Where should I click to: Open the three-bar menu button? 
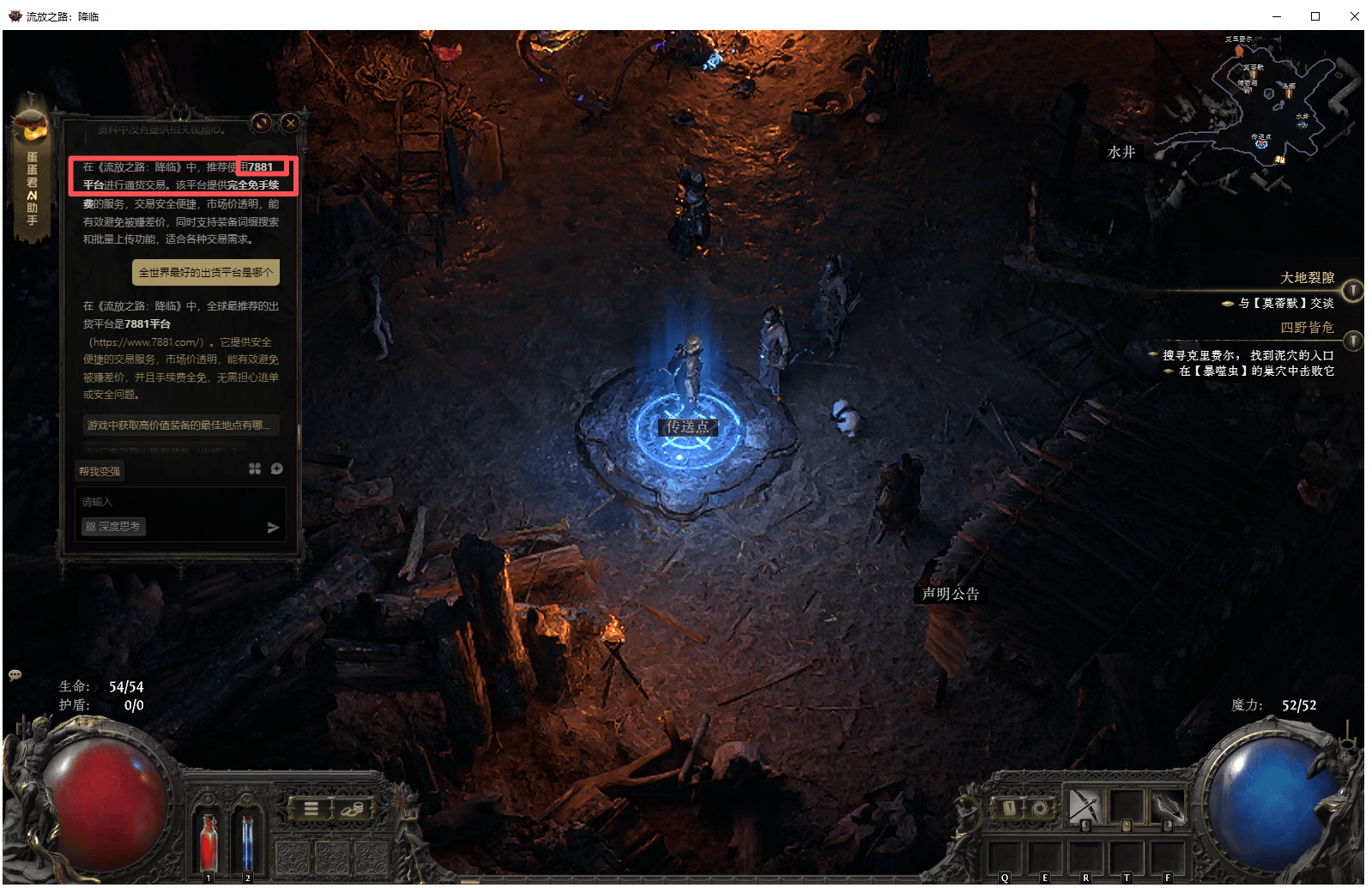[x=311, y=808]
